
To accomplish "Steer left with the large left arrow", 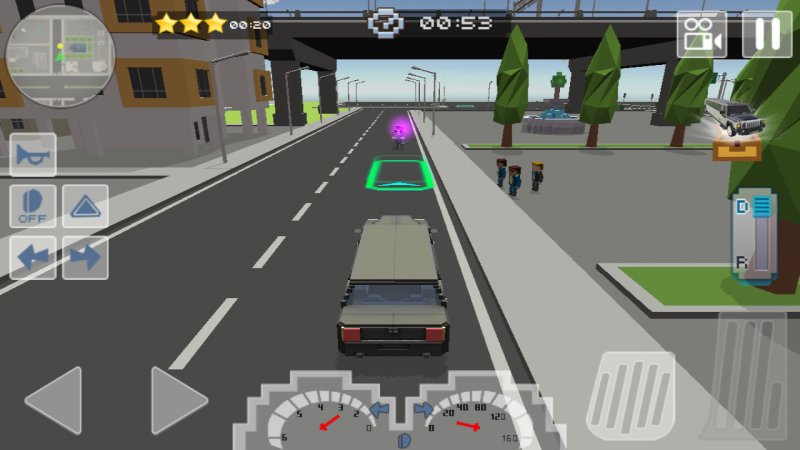I will 54,400.
